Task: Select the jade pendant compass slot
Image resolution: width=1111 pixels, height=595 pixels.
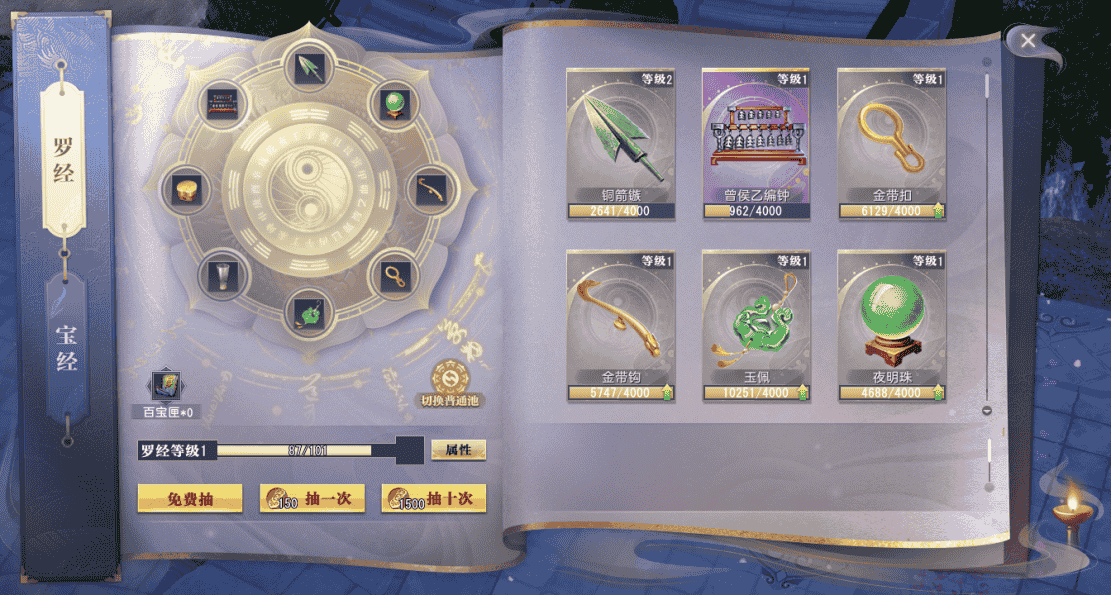Action: pos(305,313)
